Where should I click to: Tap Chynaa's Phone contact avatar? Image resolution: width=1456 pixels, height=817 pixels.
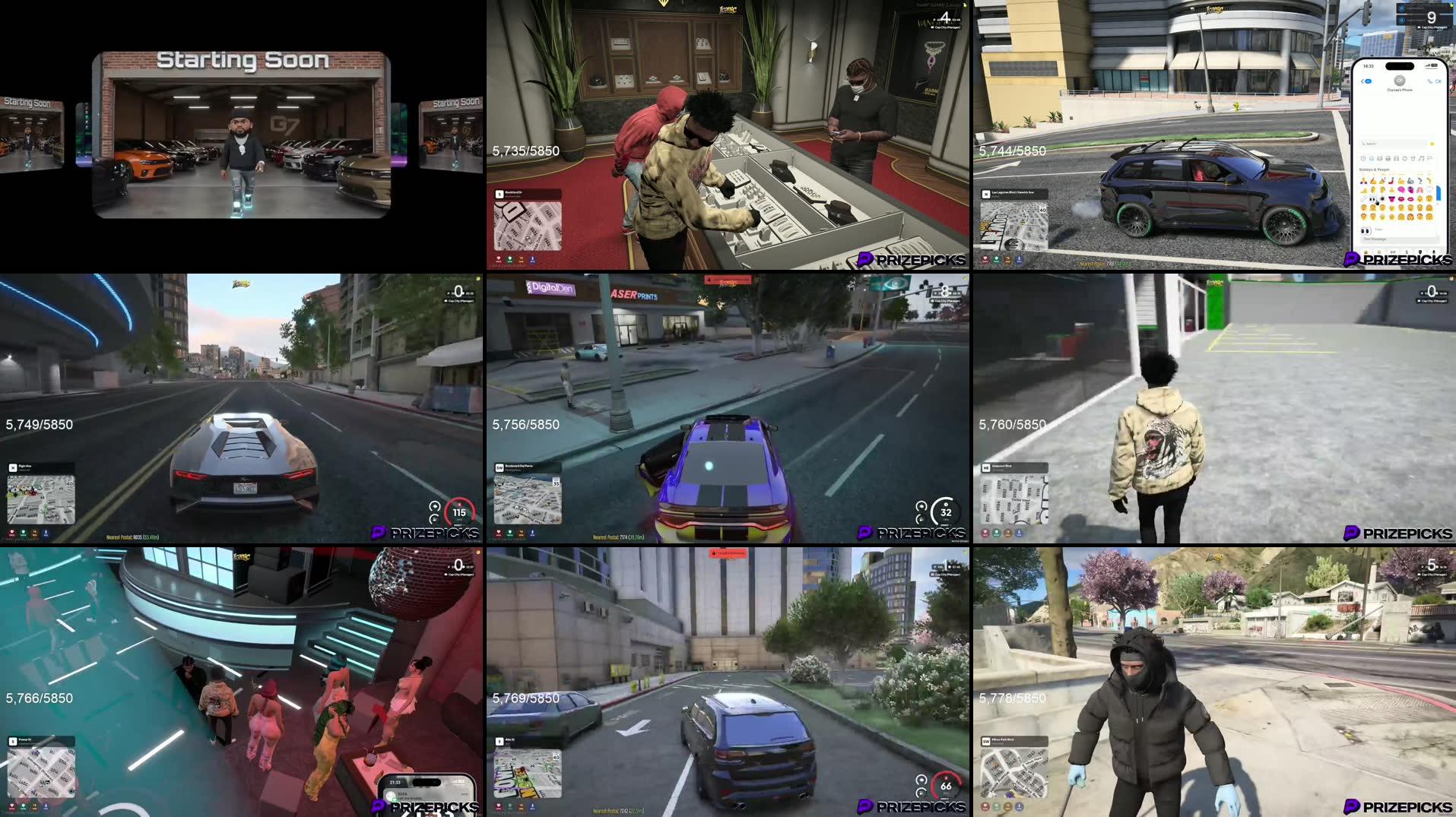click(1400, 81)
